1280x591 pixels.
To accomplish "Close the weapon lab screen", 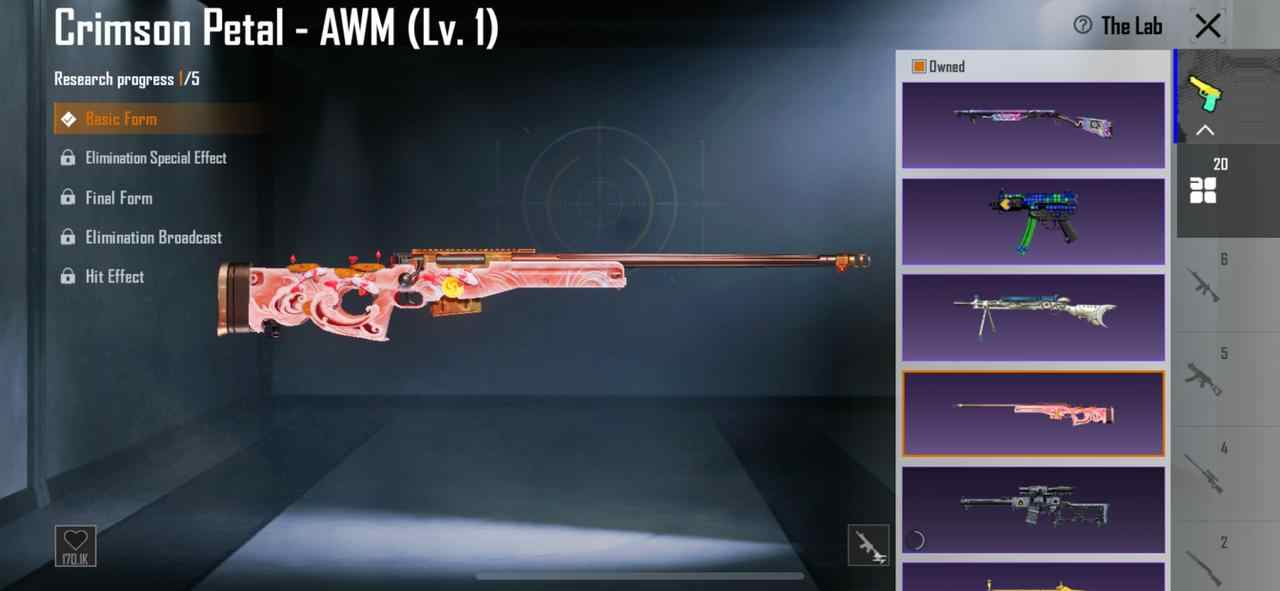I will coord(1208,26).
